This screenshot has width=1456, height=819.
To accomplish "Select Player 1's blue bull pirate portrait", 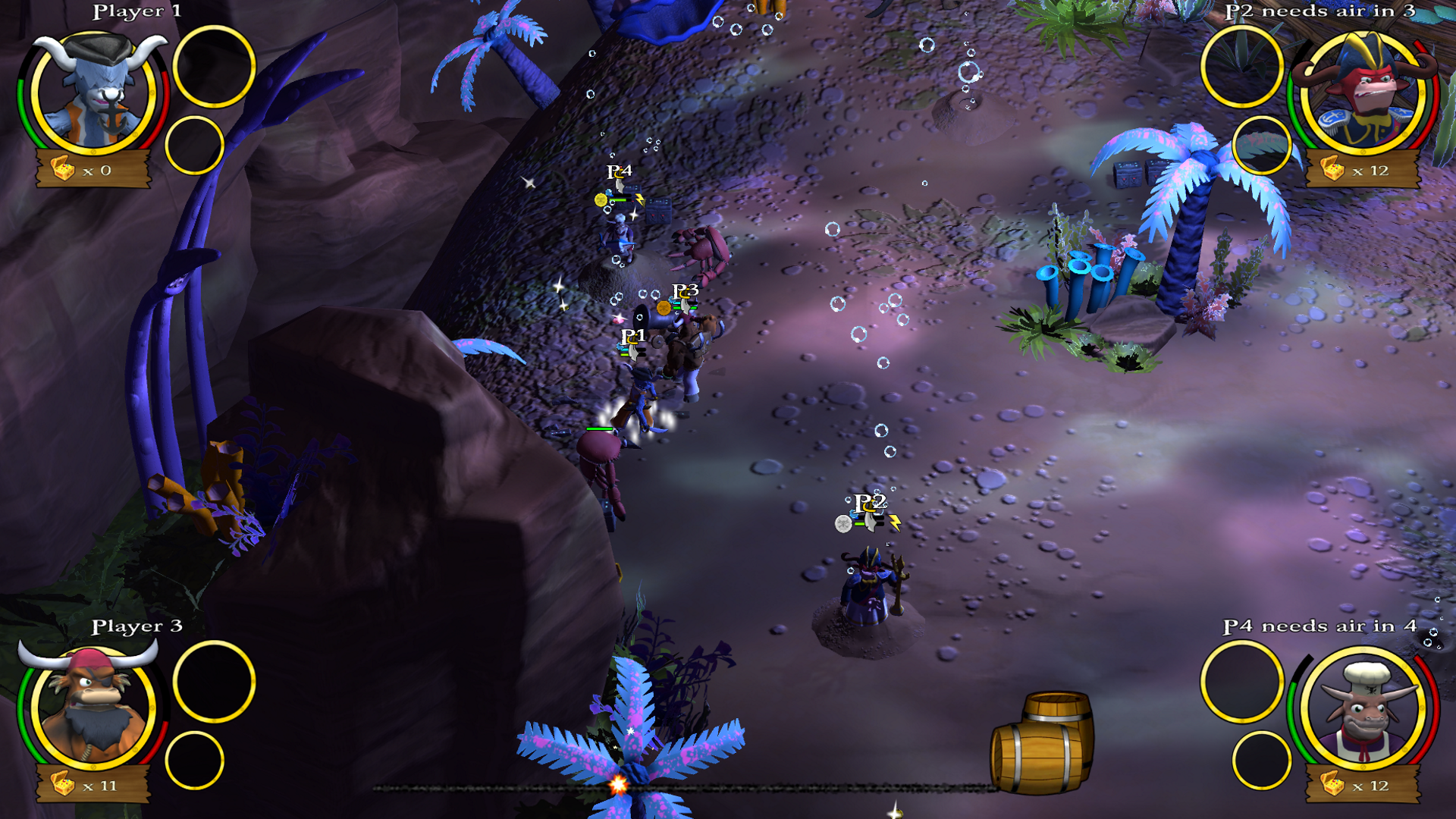I will click(x=94, y=93).
